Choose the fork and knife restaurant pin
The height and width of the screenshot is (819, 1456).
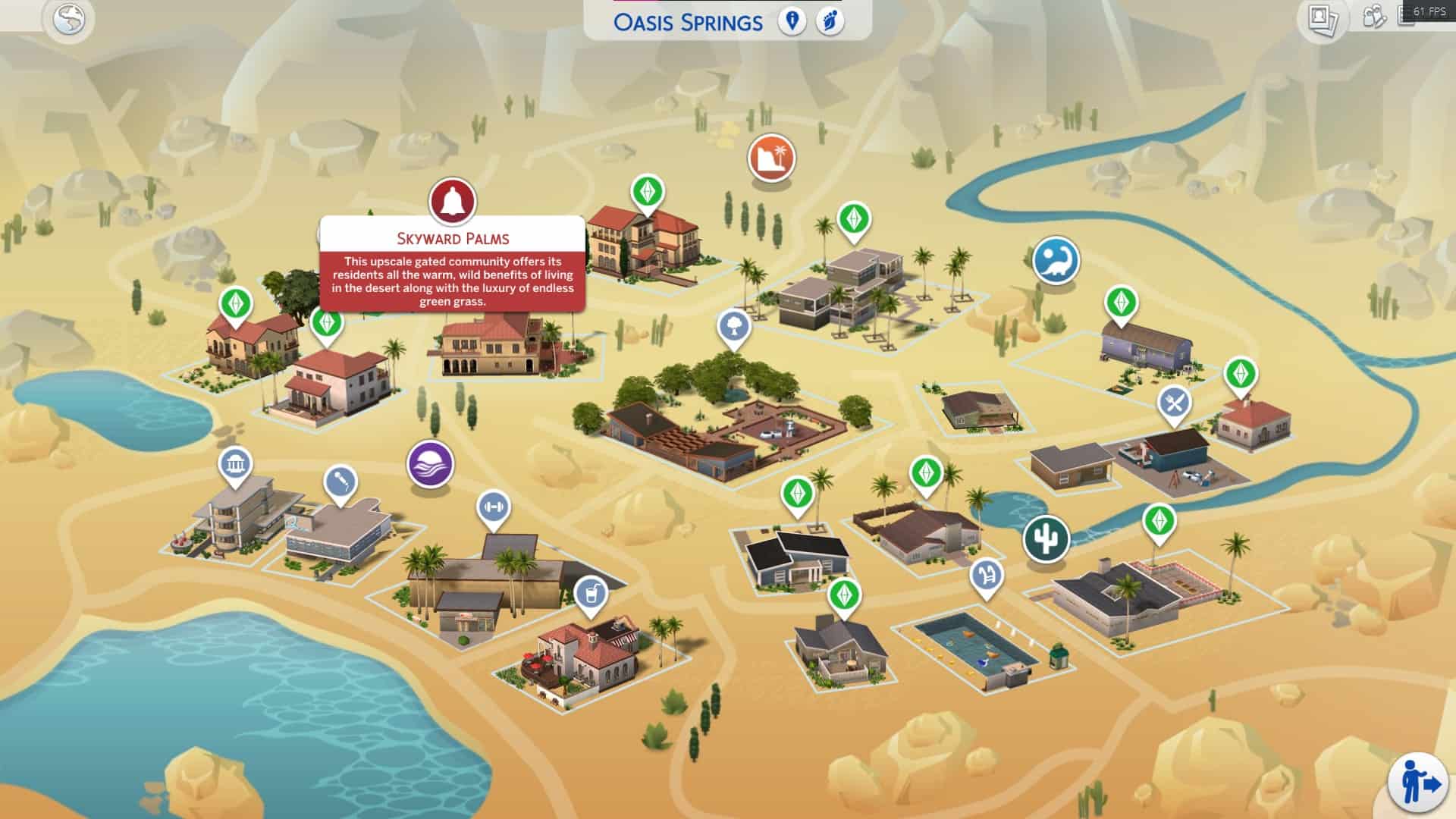1174,403
